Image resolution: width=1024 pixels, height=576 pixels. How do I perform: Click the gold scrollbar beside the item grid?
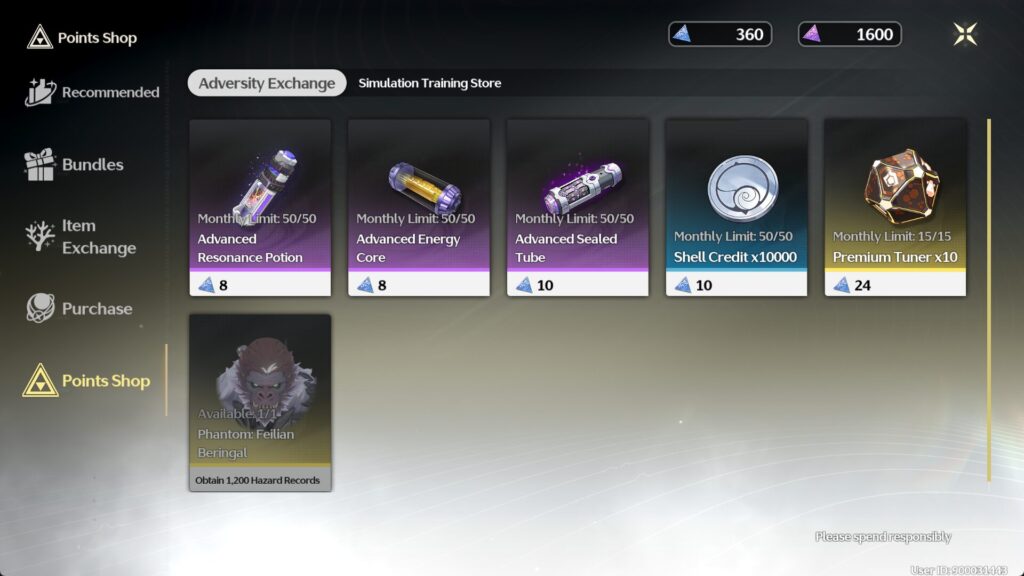[x=989, y=300]
